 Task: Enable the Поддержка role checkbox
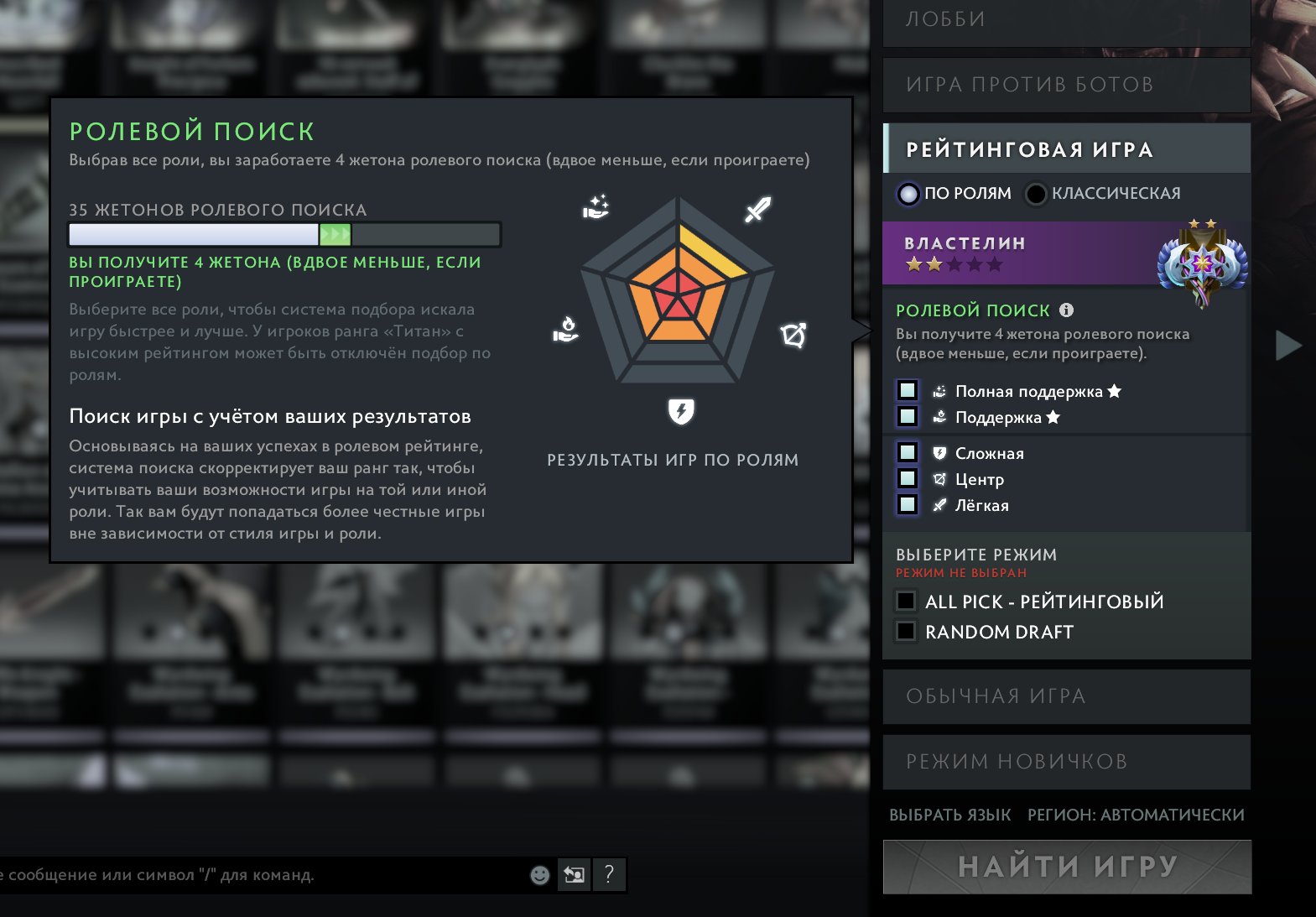tap(908, 417)
